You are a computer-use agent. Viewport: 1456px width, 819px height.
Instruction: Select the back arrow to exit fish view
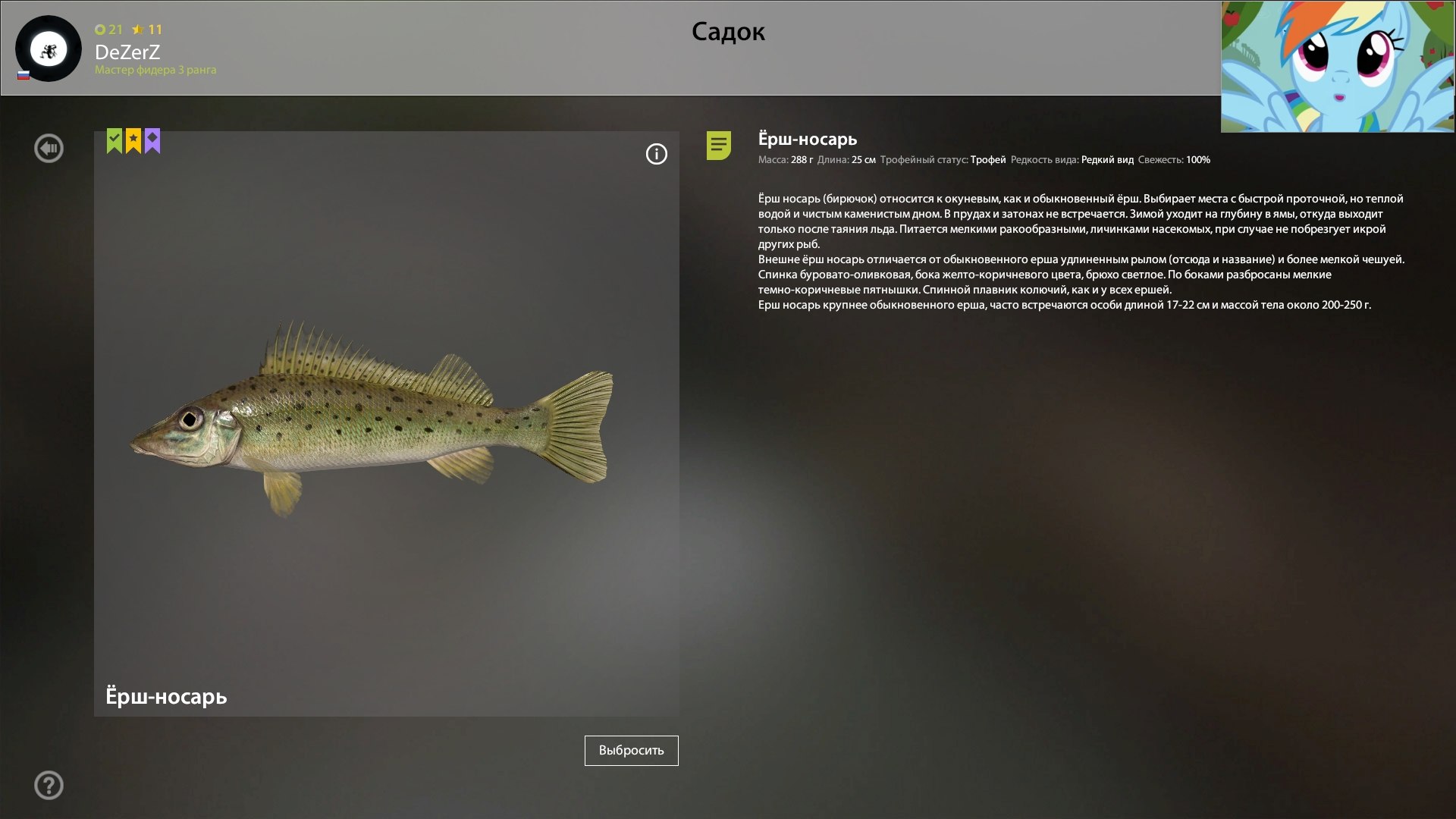click(x=49, y=148)
